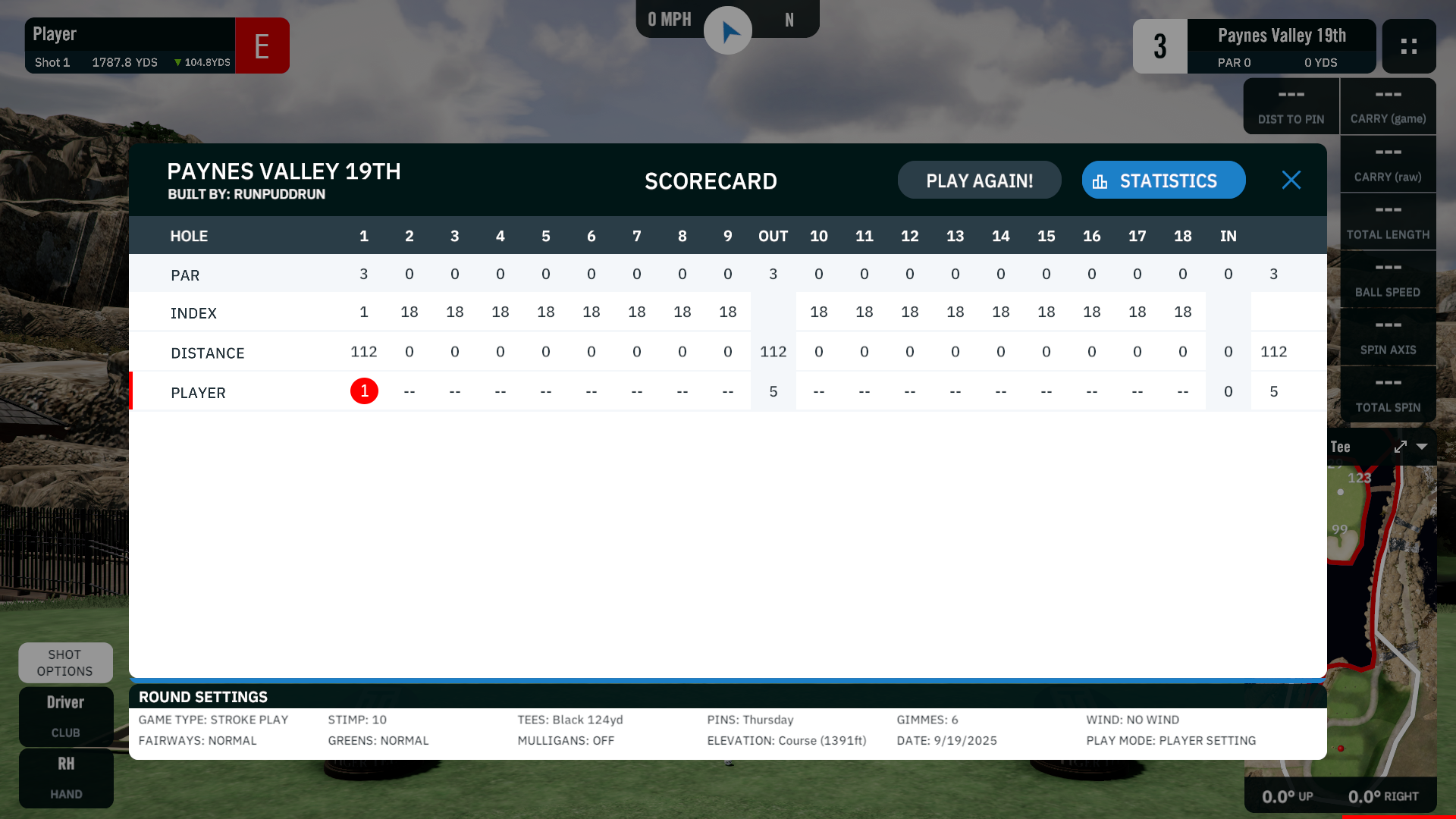Open Shot Options
1456x819 pixels.
[x=65, y=663]
